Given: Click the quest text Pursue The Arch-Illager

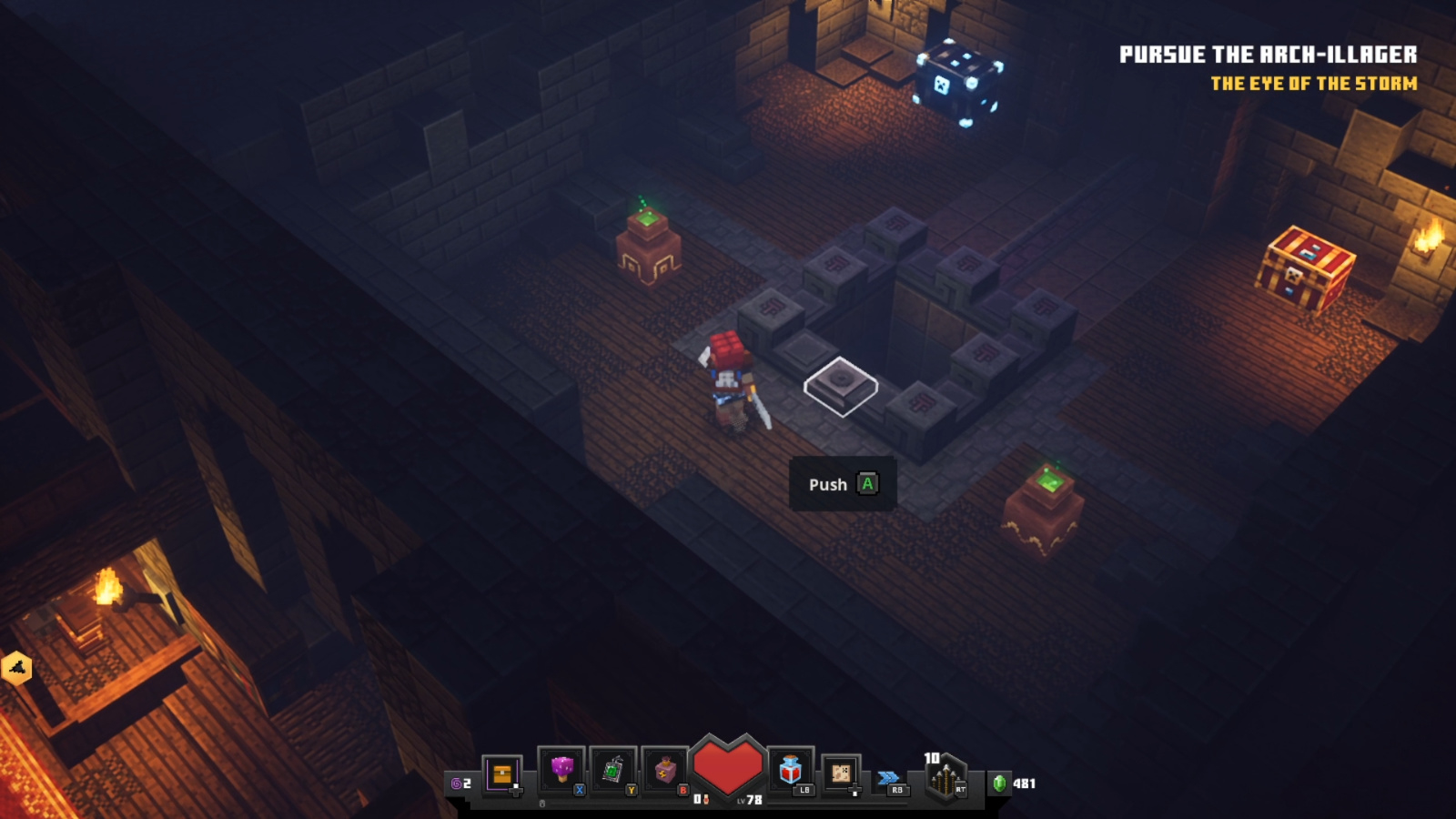Looking at the screenshot, I should [1269, 53].
